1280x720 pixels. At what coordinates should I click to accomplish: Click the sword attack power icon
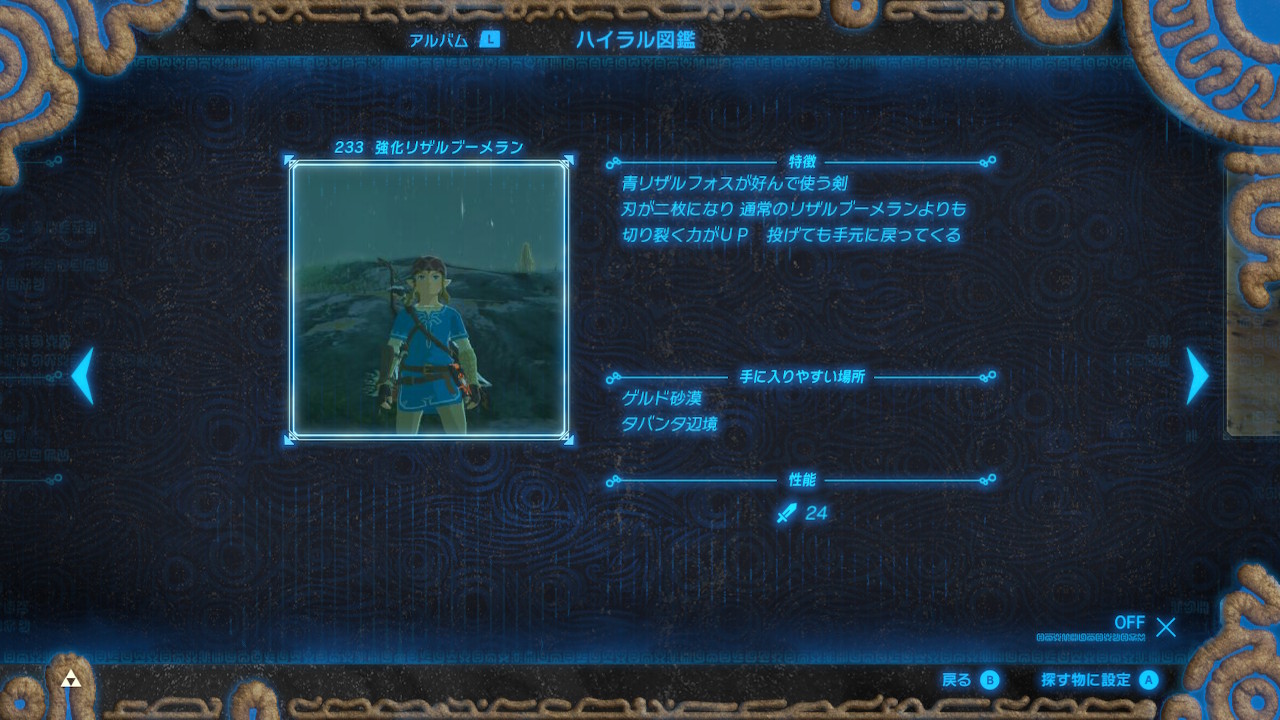(788, 512)
